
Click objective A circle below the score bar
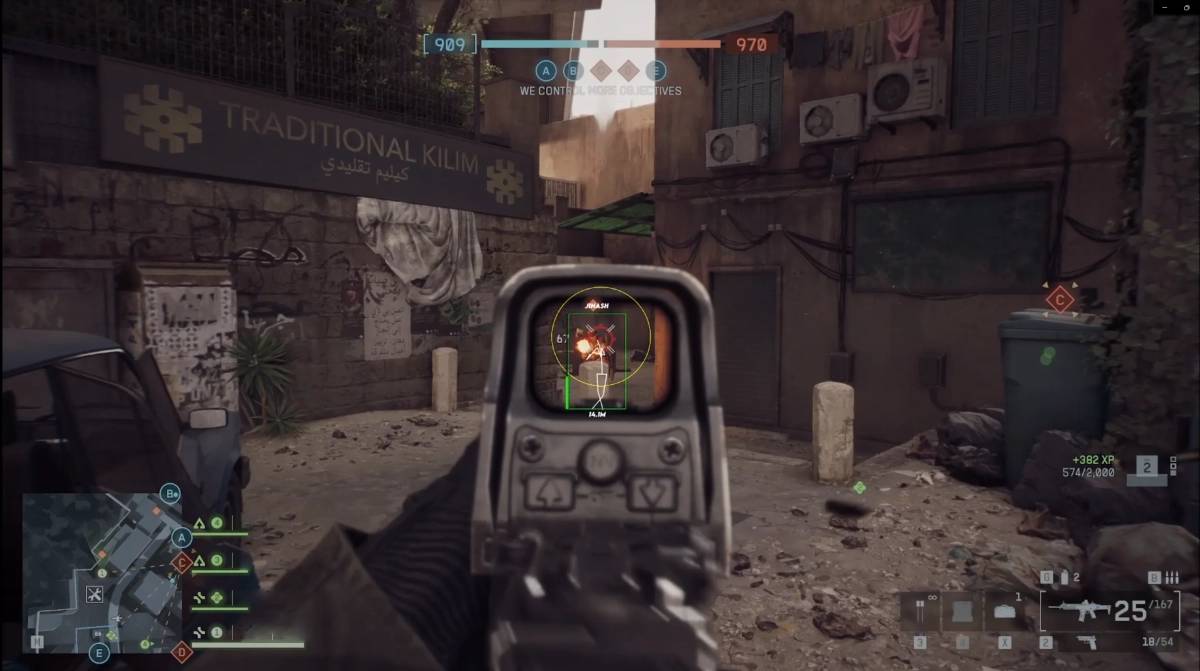[x=545, y=70]
